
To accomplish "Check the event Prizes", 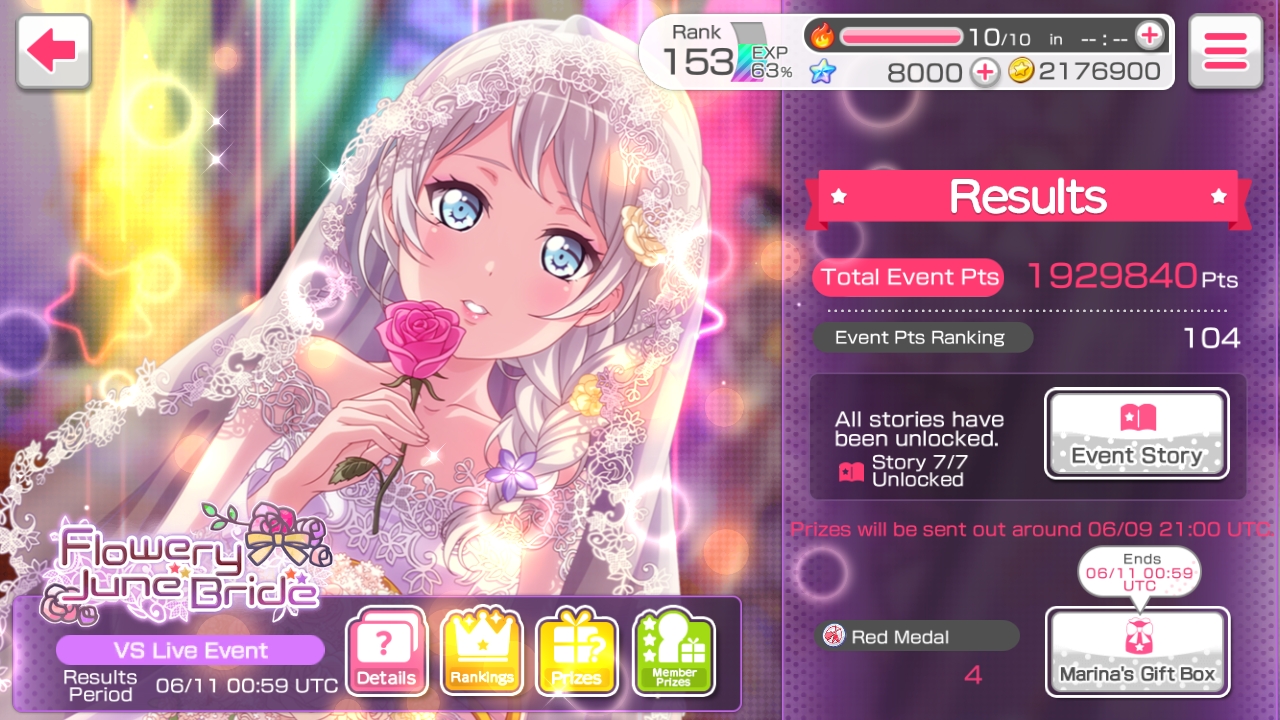I will coord(577,653).
